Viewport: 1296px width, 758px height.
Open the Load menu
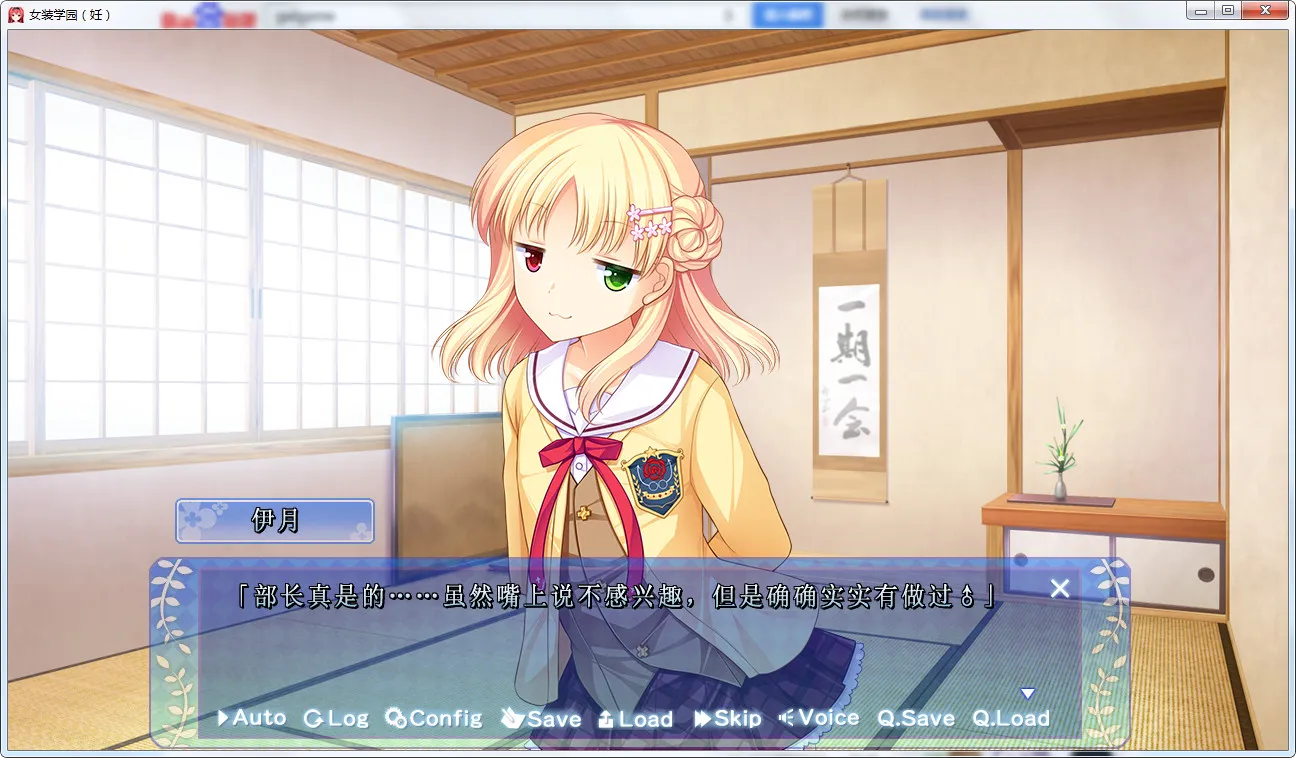click(635, 718)
